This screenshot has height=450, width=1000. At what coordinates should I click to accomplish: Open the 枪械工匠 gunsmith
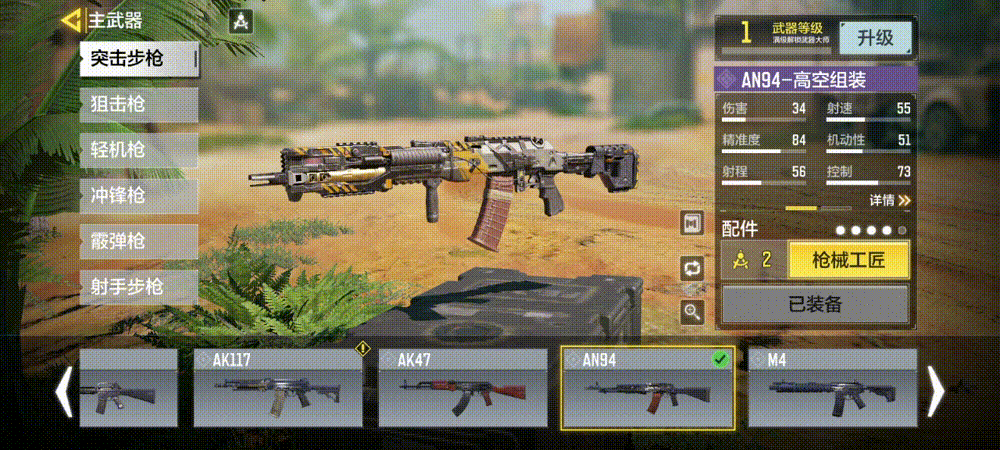(x=848, y=261)
